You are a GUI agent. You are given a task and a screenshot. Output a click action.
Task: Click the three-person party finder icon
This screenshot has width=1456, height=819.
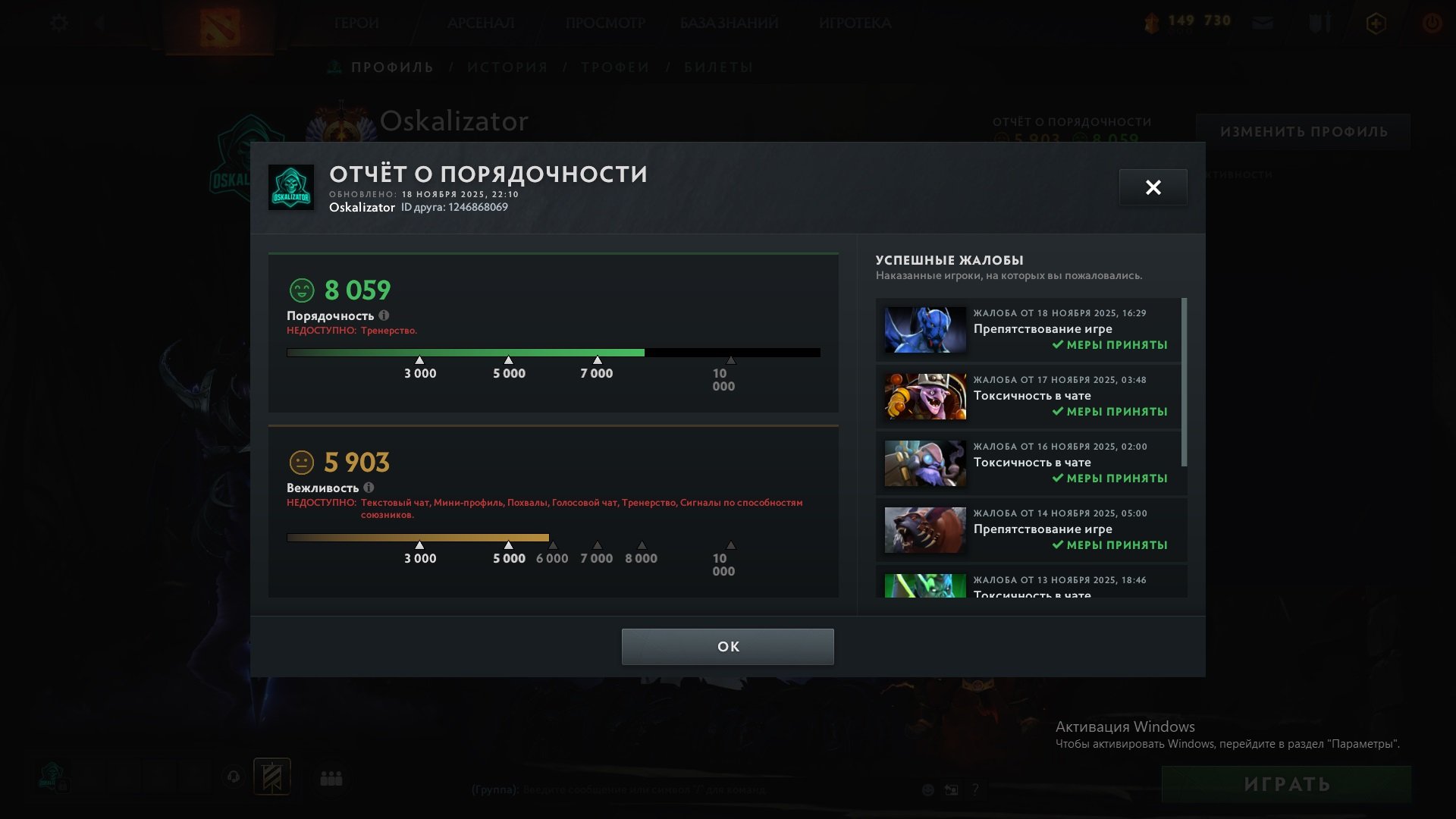click(x=331, y=777)
